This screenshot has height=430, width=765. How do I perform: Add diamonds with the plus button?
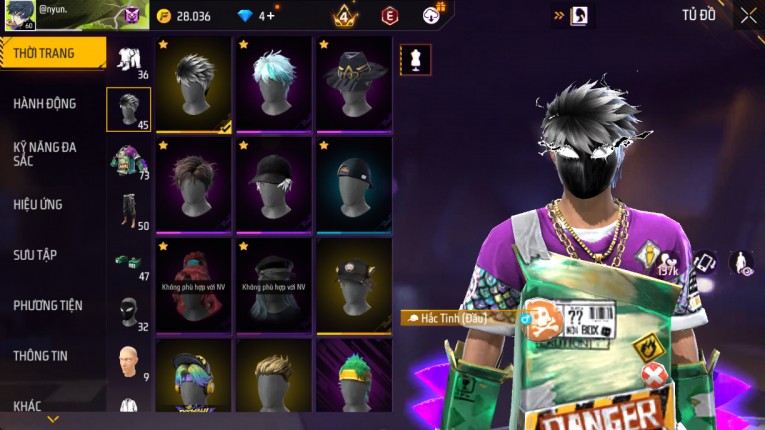pyautogui.click(x=270, y=16)
